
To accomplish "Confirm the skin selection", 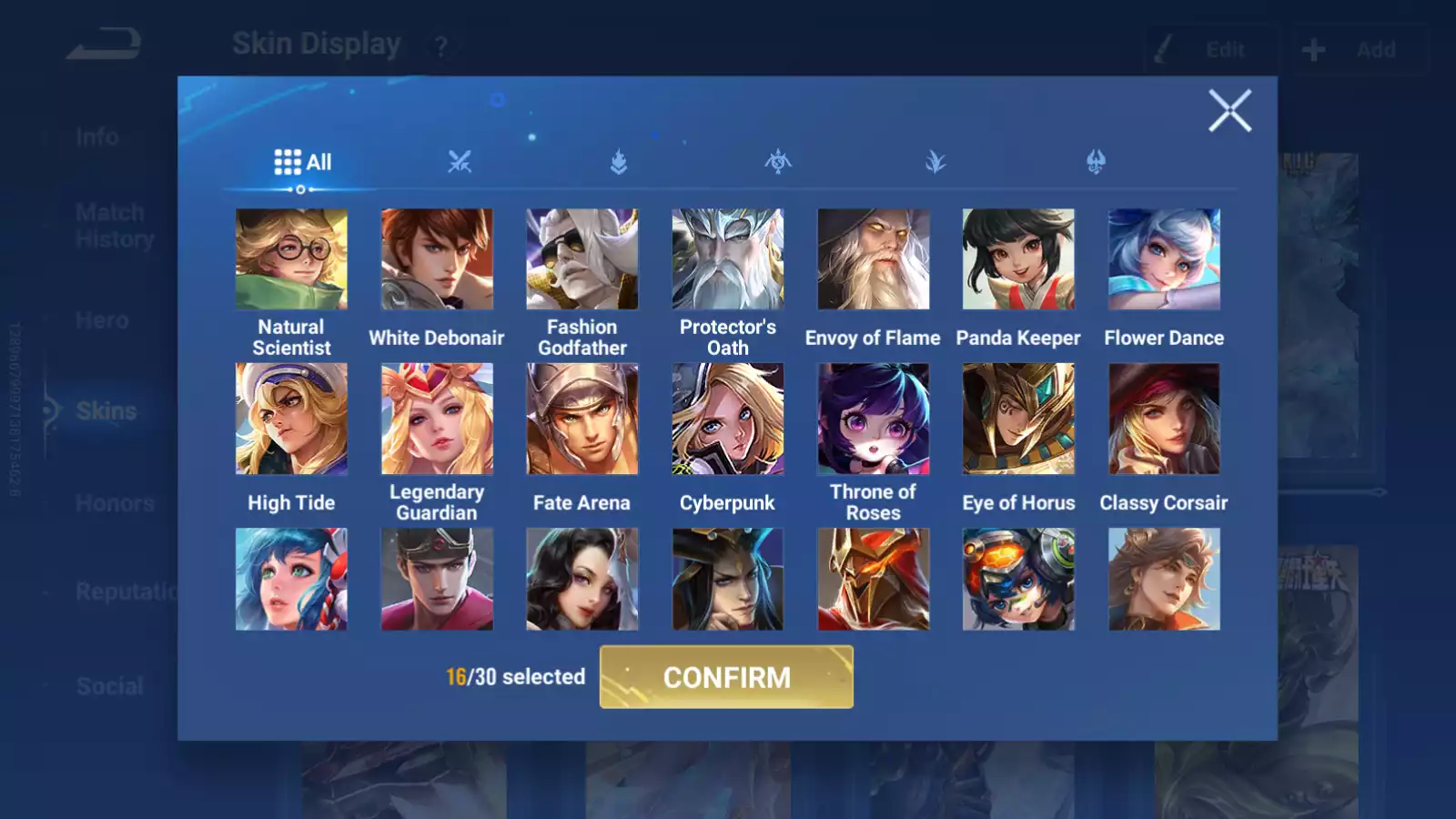I will tap(726, 677).
